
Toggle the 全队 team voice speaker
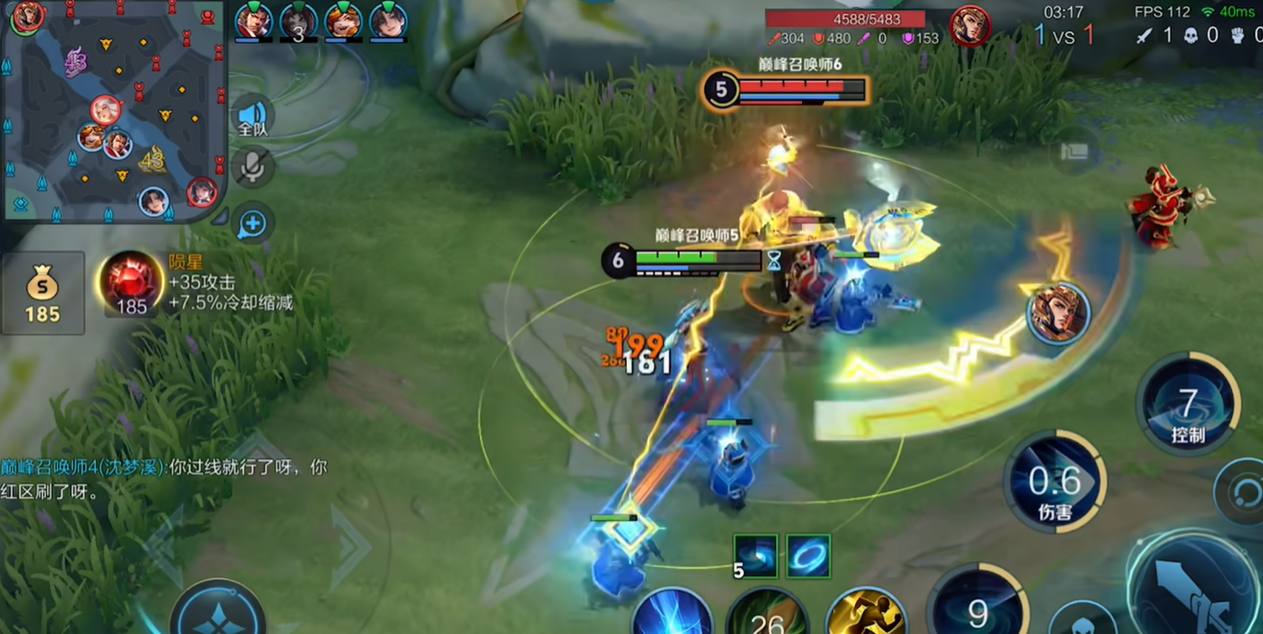[x=253, y=118]
